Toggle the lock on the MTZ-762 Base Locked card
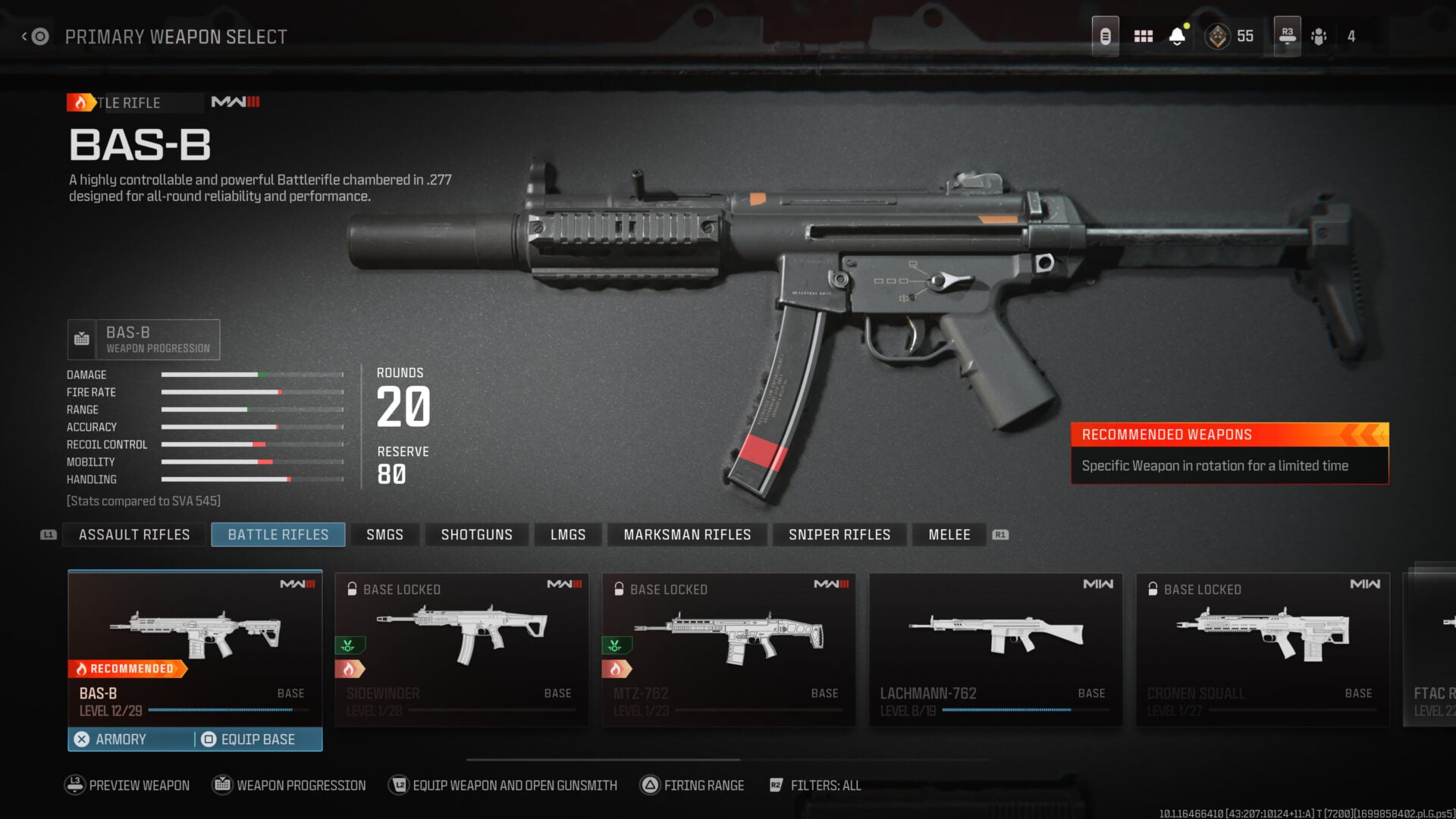 tap(618, 588)
